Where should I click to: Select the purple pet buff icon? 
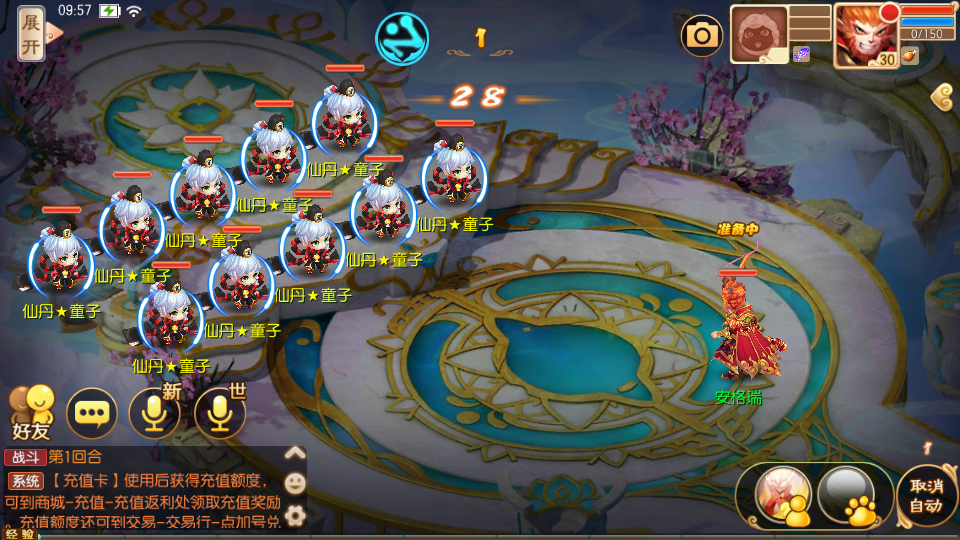(x=801, y=54)
